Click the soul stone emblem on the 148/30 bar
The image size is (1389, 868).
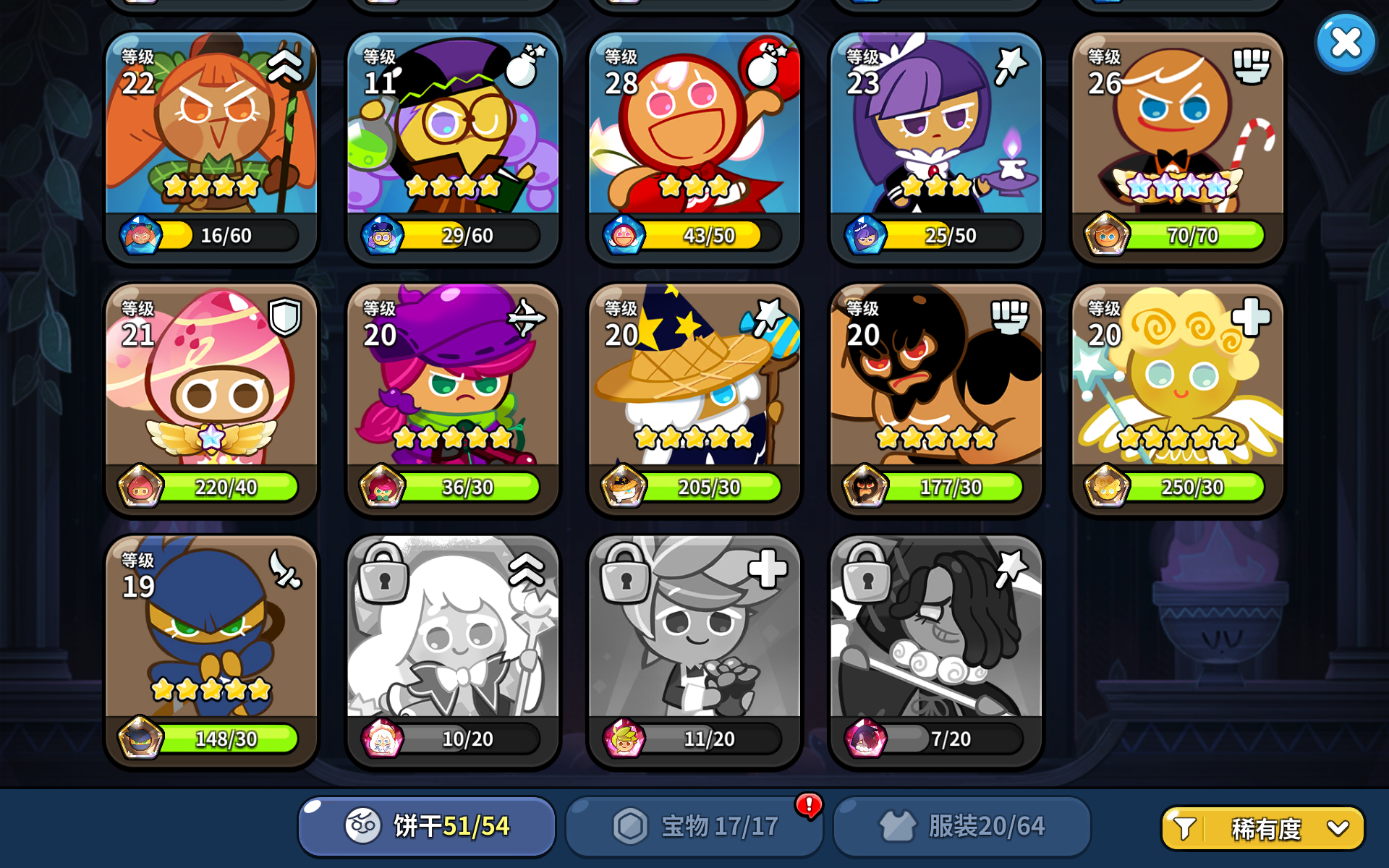pyautogui.click(x=142, y=739)
